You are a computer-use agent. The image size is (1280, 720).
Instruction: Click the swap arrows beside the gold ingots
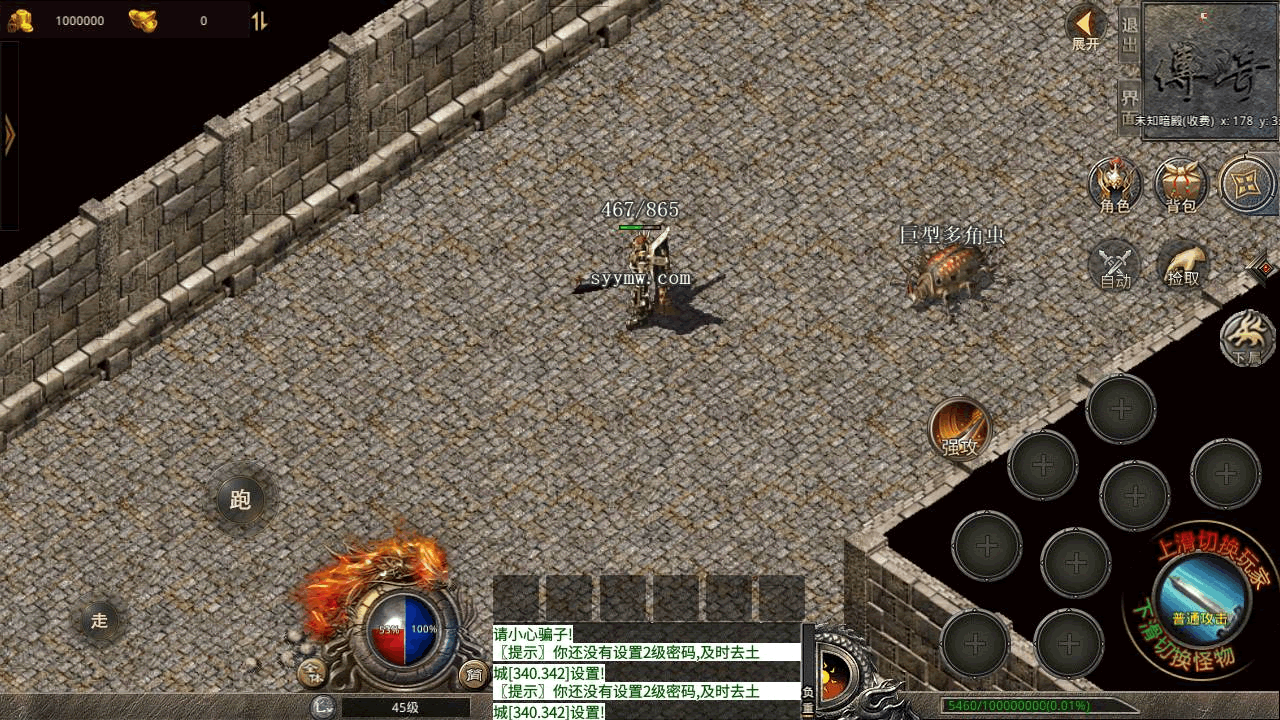click(x=259, y=21)
